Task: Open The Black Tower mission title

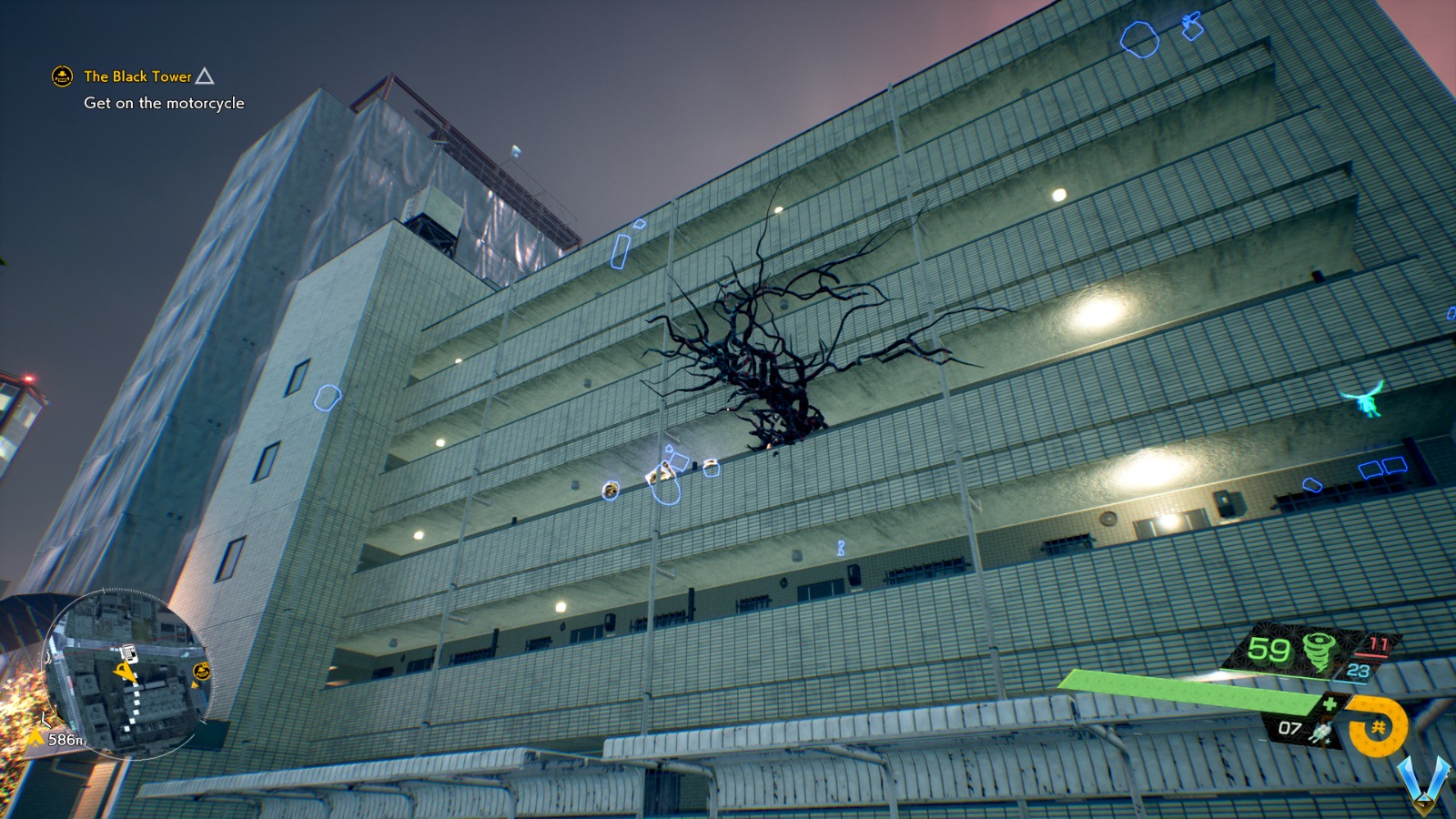Action: coord(136,77)
